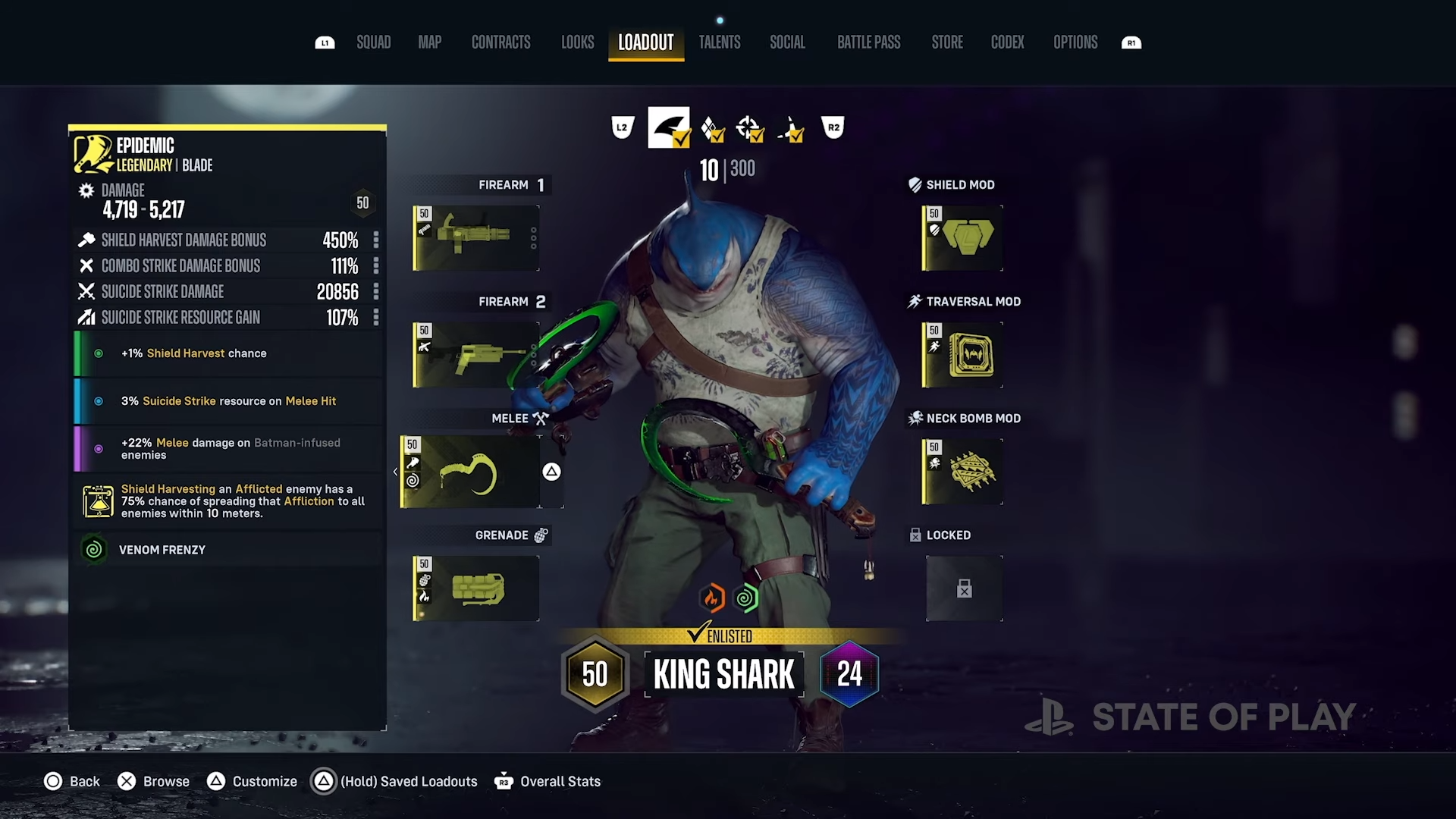This screenshot has width=1456, height=819.
Task: Open the Battle Pass menu
Action: pyautogui.click(x=868, y=42)
